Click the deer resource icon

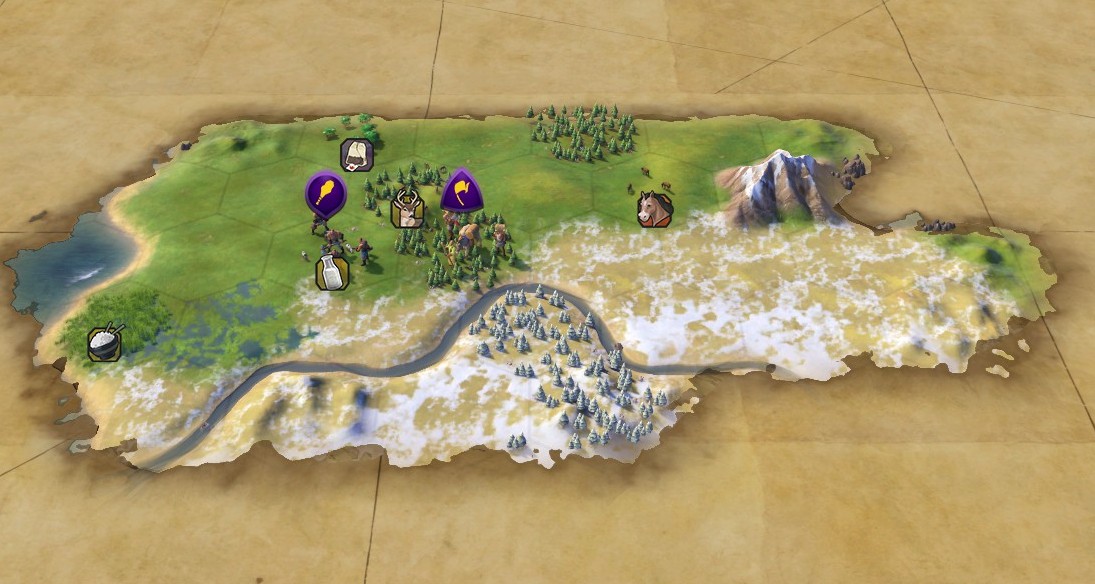[x=407, y=209]
